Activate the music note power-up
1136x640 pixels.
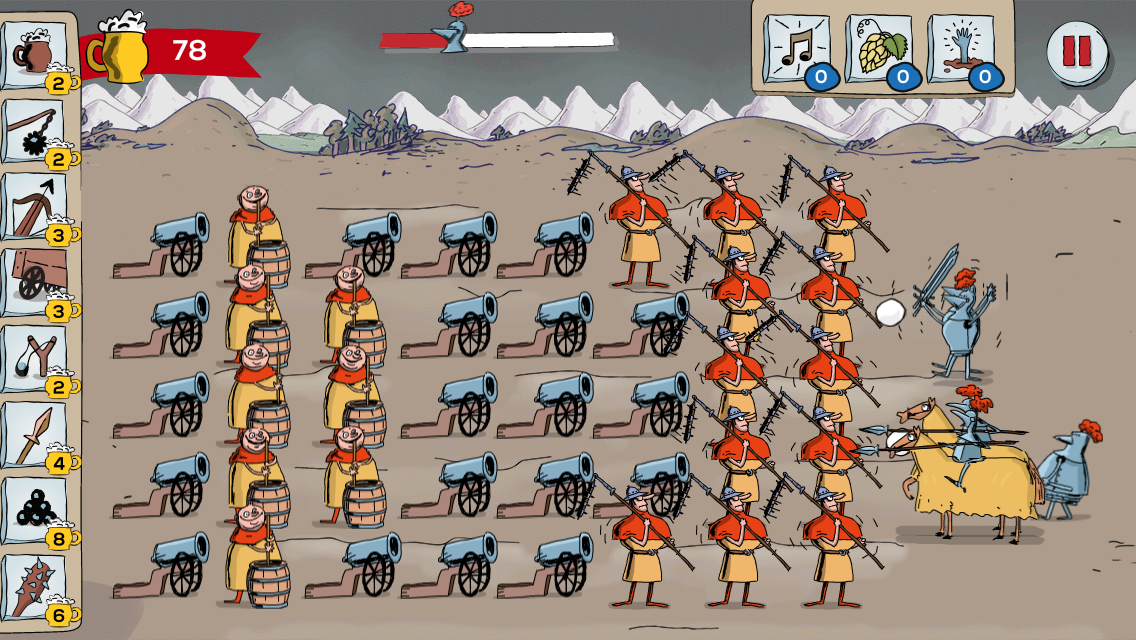click(797, 49)
